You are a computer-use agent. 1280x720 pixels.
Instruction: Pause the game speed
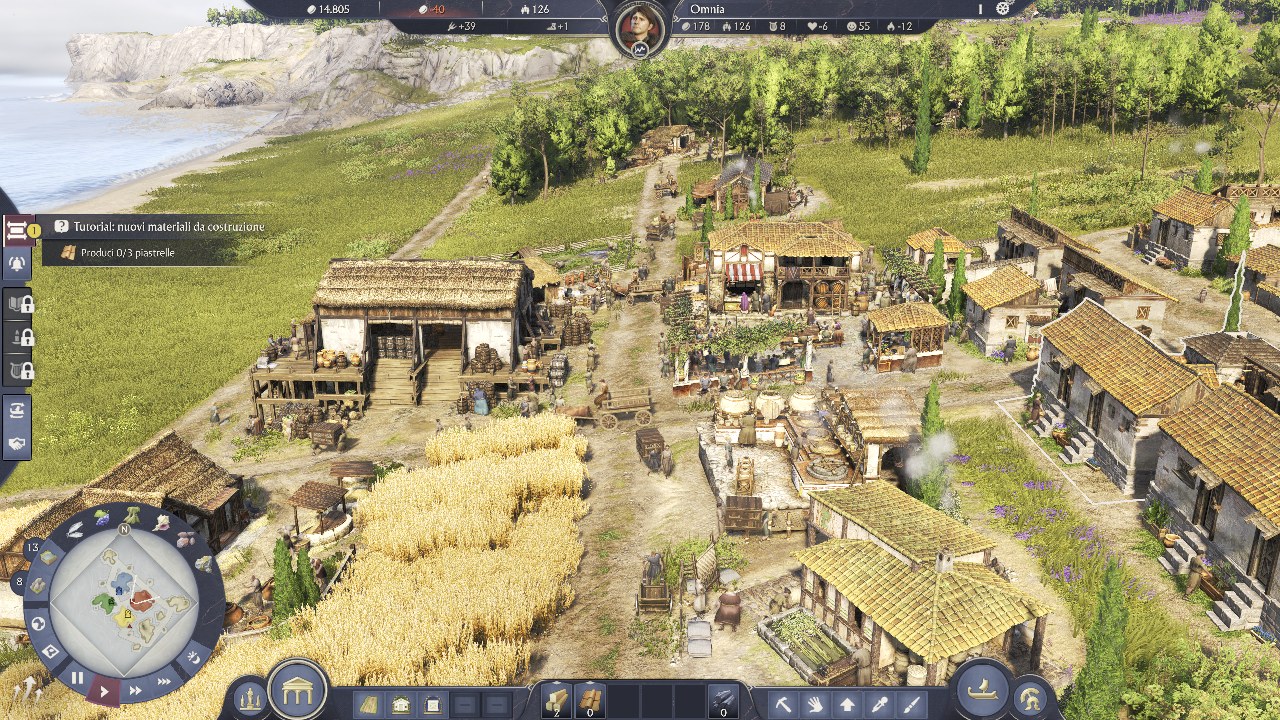pyautogui.click(x=77, y=678)
